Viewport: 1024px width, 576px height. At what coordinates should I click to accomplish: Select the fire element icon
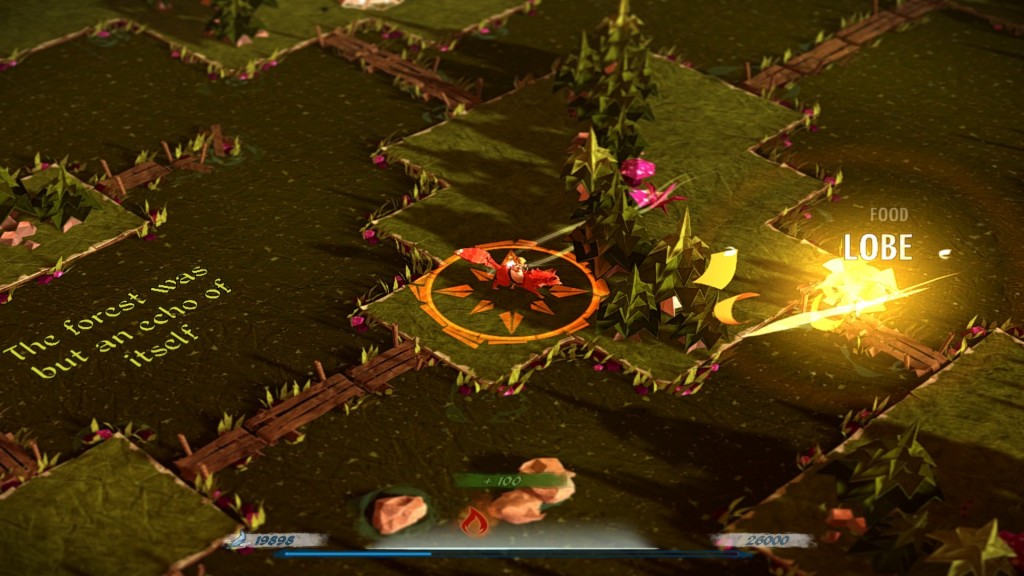(x=474, y=520)
